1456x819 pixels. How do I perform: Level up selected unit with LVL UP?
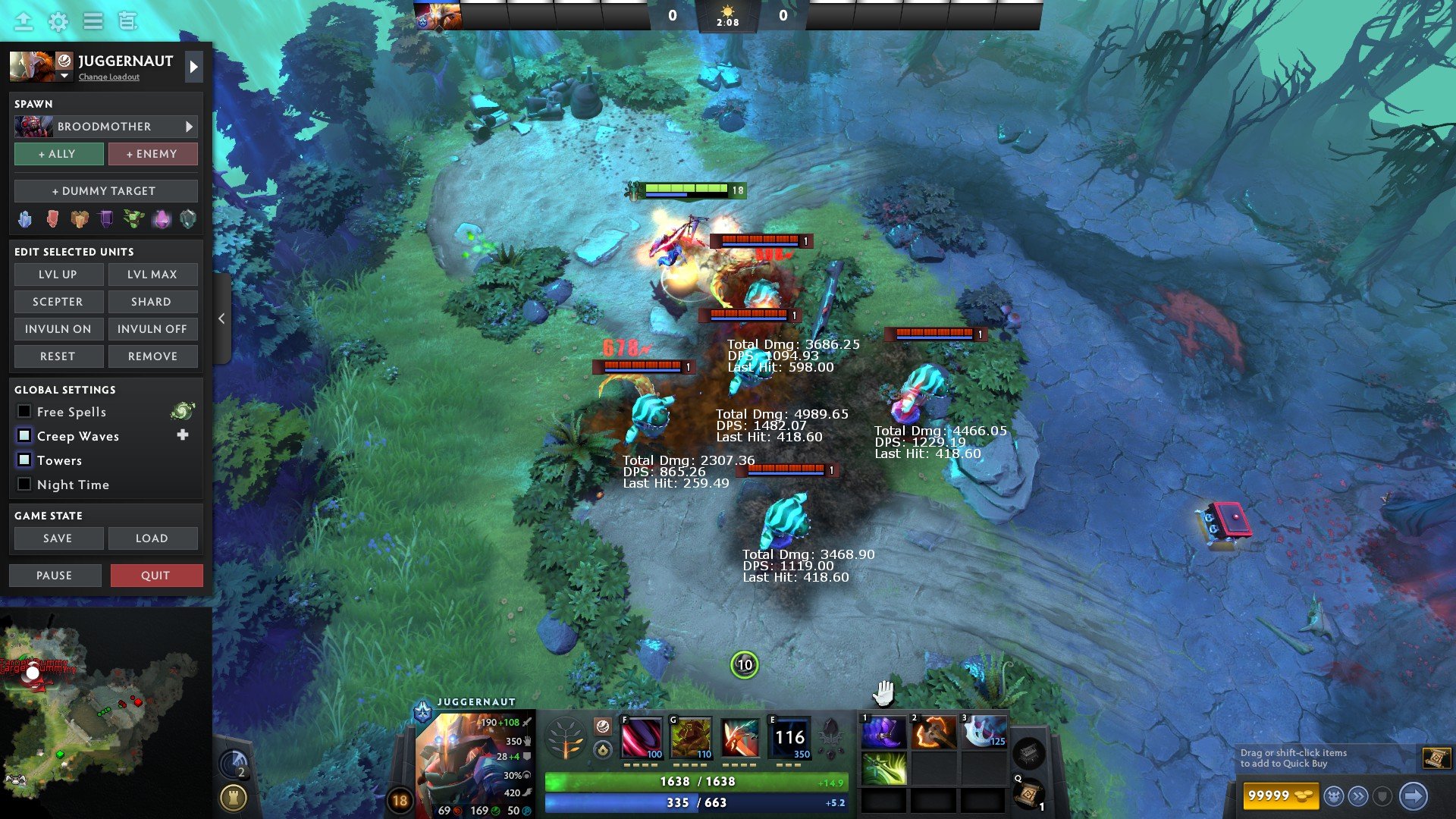pos(58,275)
